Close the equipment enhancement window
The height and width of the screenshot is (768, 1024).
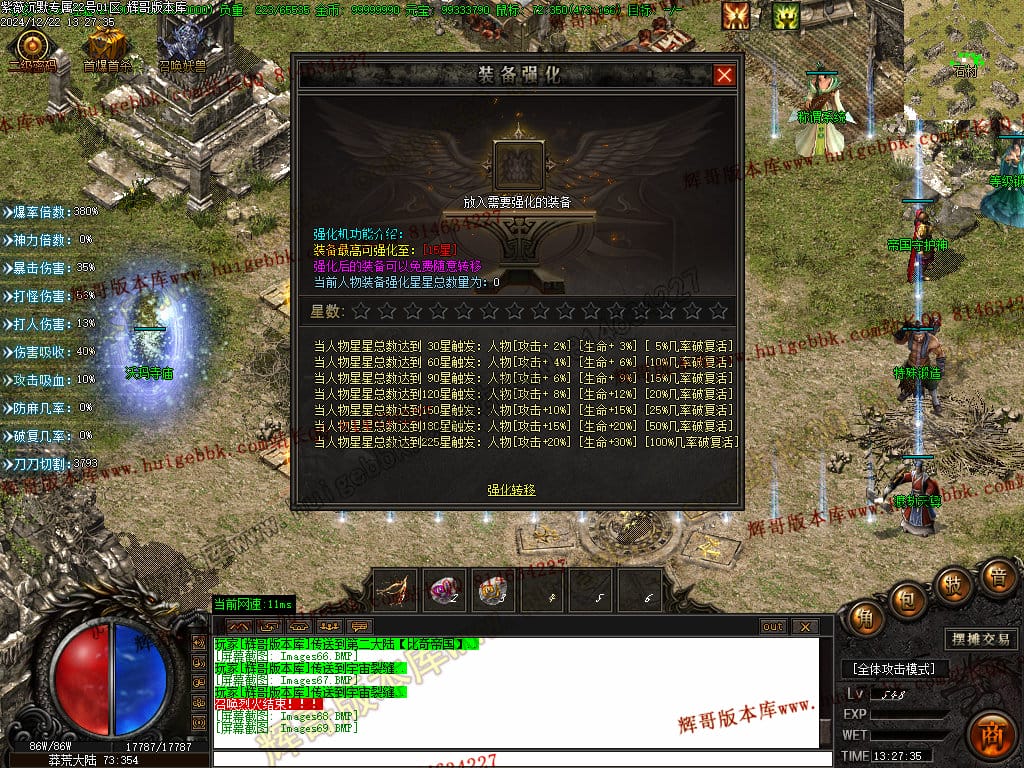point(724,75)
